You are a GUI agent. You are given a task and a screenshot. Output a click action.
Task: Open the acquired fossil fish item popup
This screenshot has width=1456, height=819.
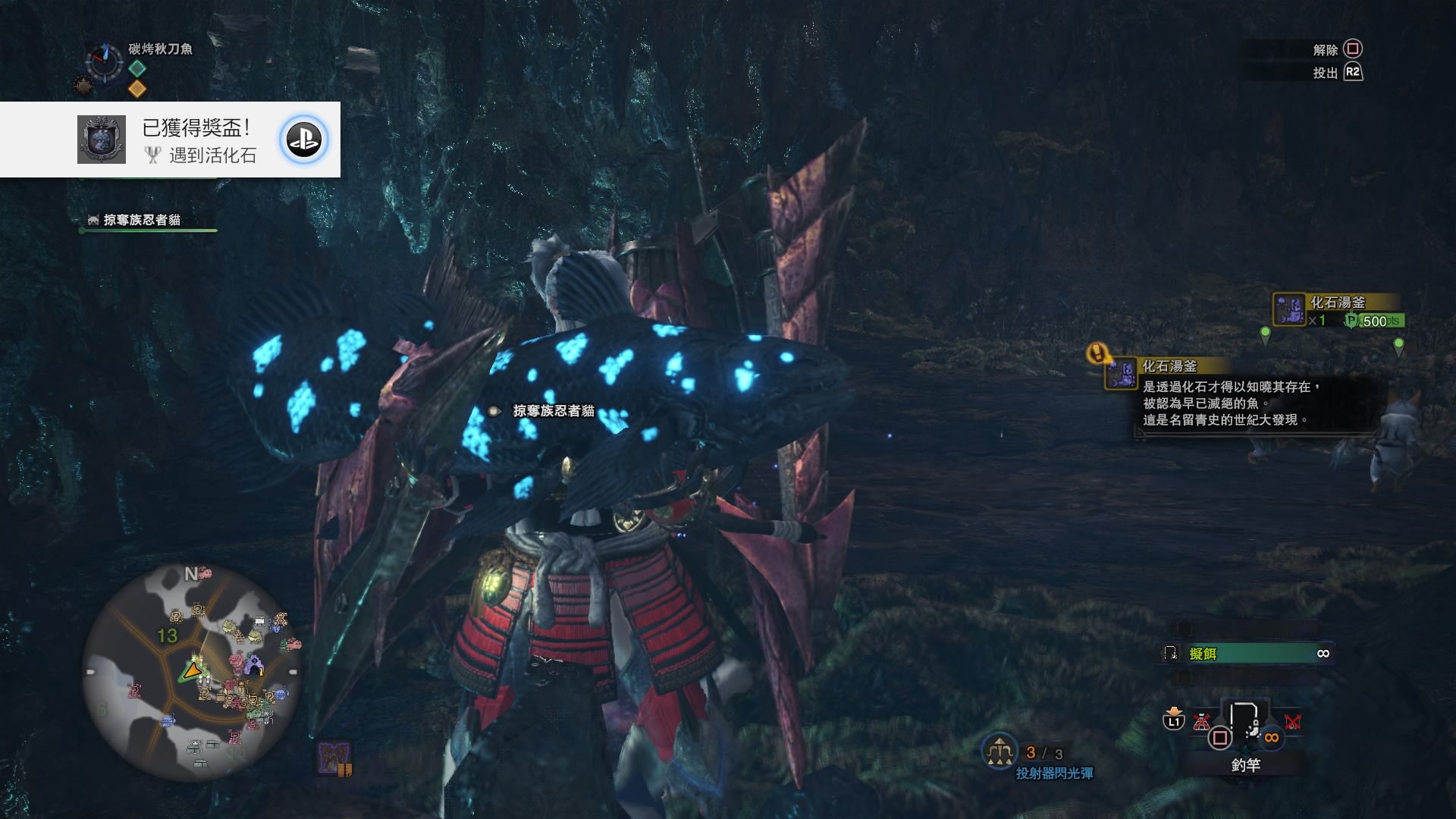pos(1338,310)
